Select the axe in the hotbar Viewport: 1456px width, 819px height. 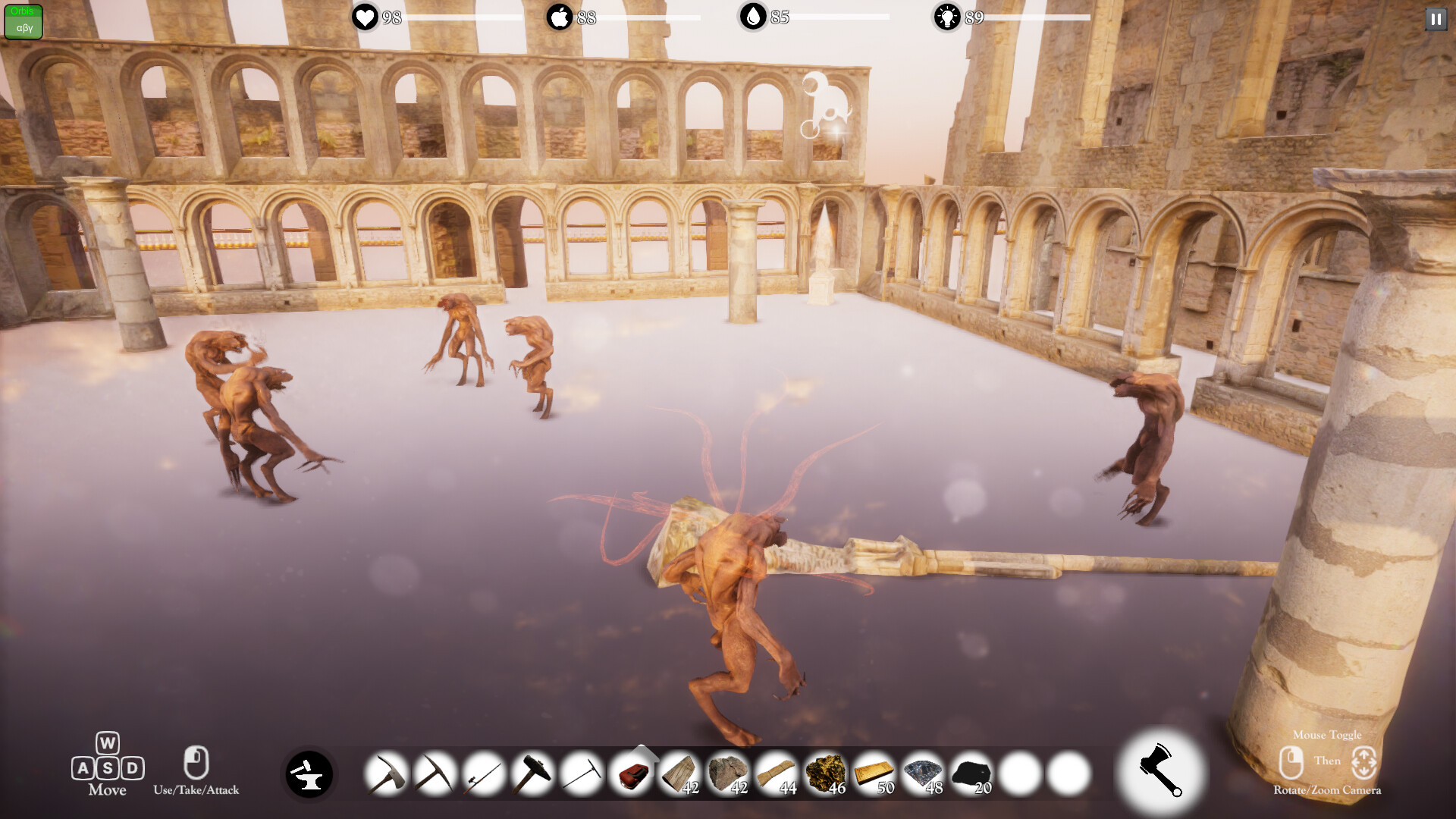[x=387, y=774]
